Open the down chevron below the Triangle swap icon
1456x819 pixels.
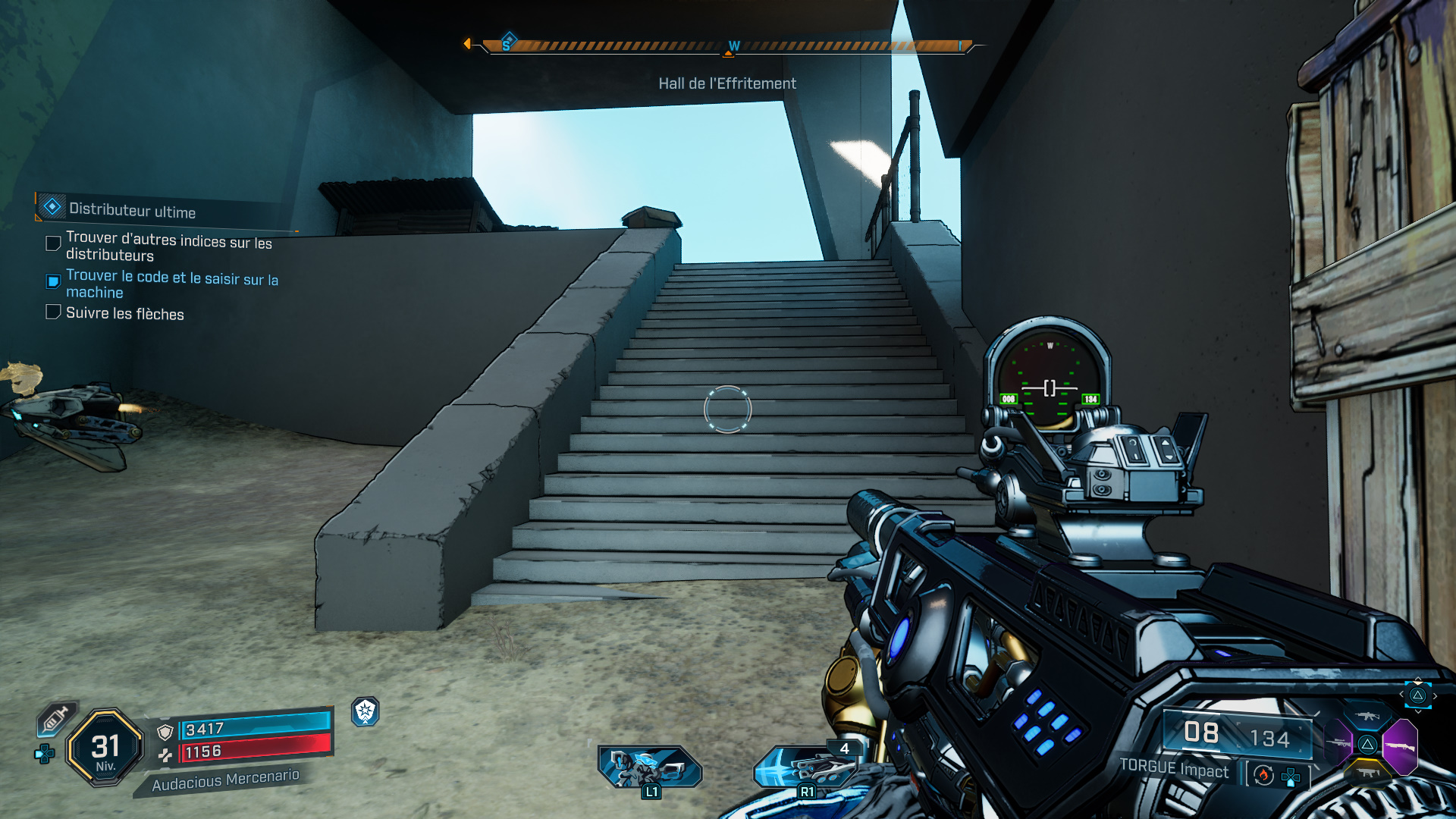(1418, 712)
